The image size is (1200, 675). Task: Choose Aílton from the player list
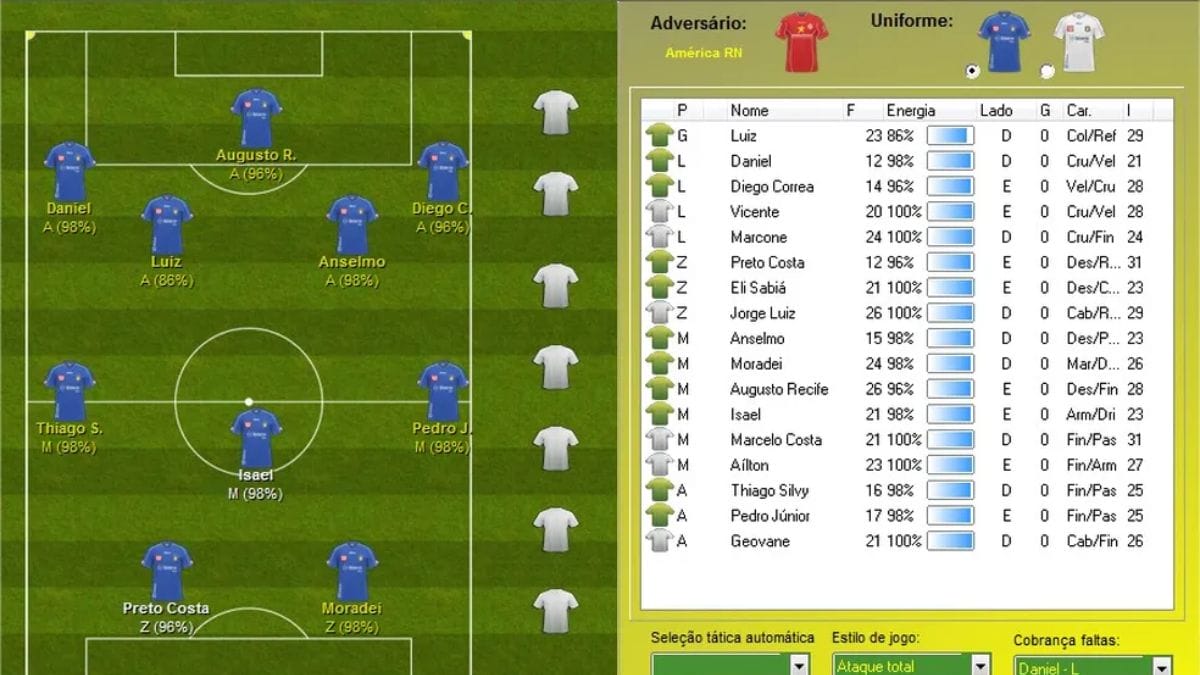click(x=749, y=465)
